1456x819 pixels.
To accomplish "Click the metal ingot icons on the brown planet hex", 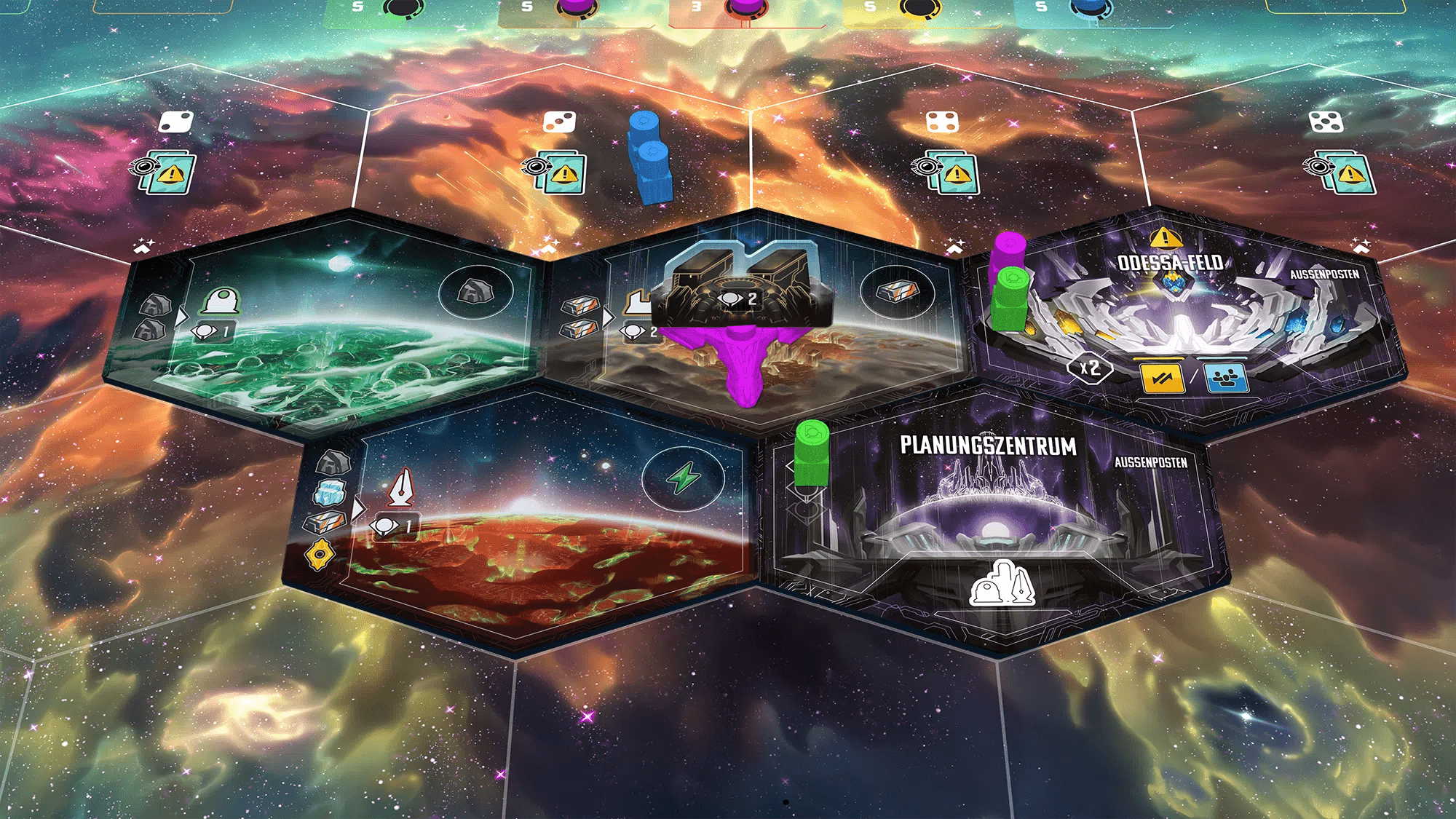I will click(579, 318).
